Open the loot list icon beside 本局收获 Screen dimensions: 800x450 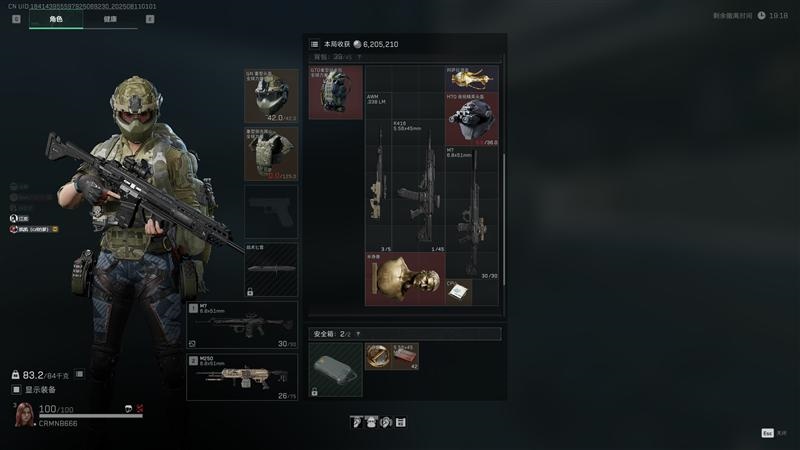315,45
